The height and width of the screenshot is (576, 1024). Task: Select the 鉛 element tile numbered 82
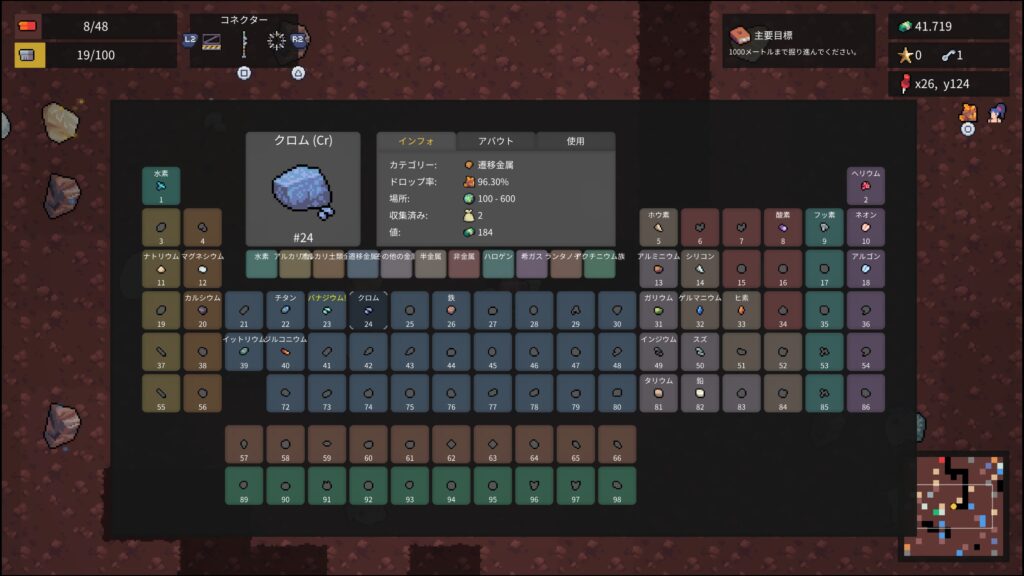coord(700,394)
